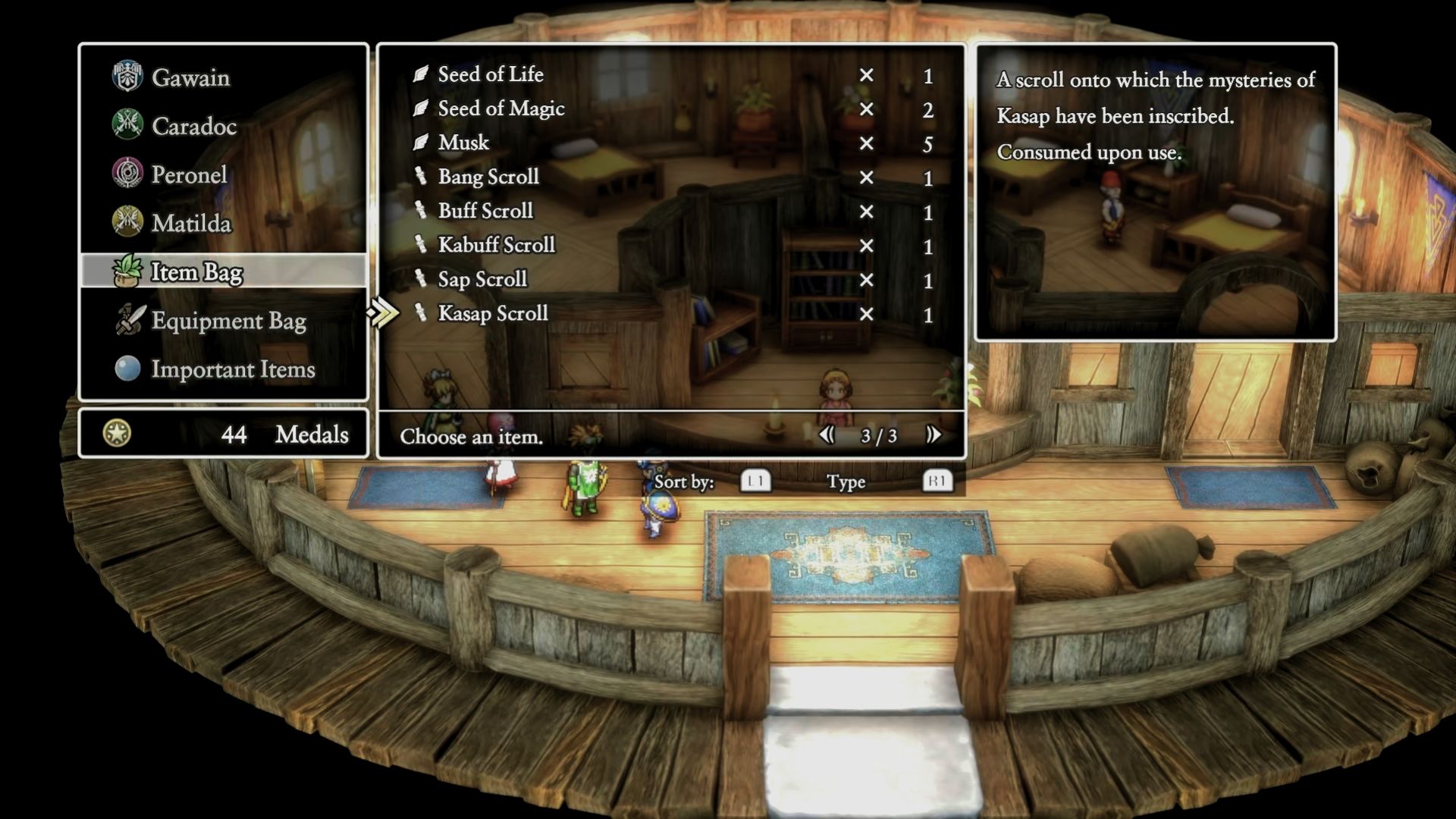1456x819 pixels.
Task: Go to the previous item page
Action: [827, 435]
